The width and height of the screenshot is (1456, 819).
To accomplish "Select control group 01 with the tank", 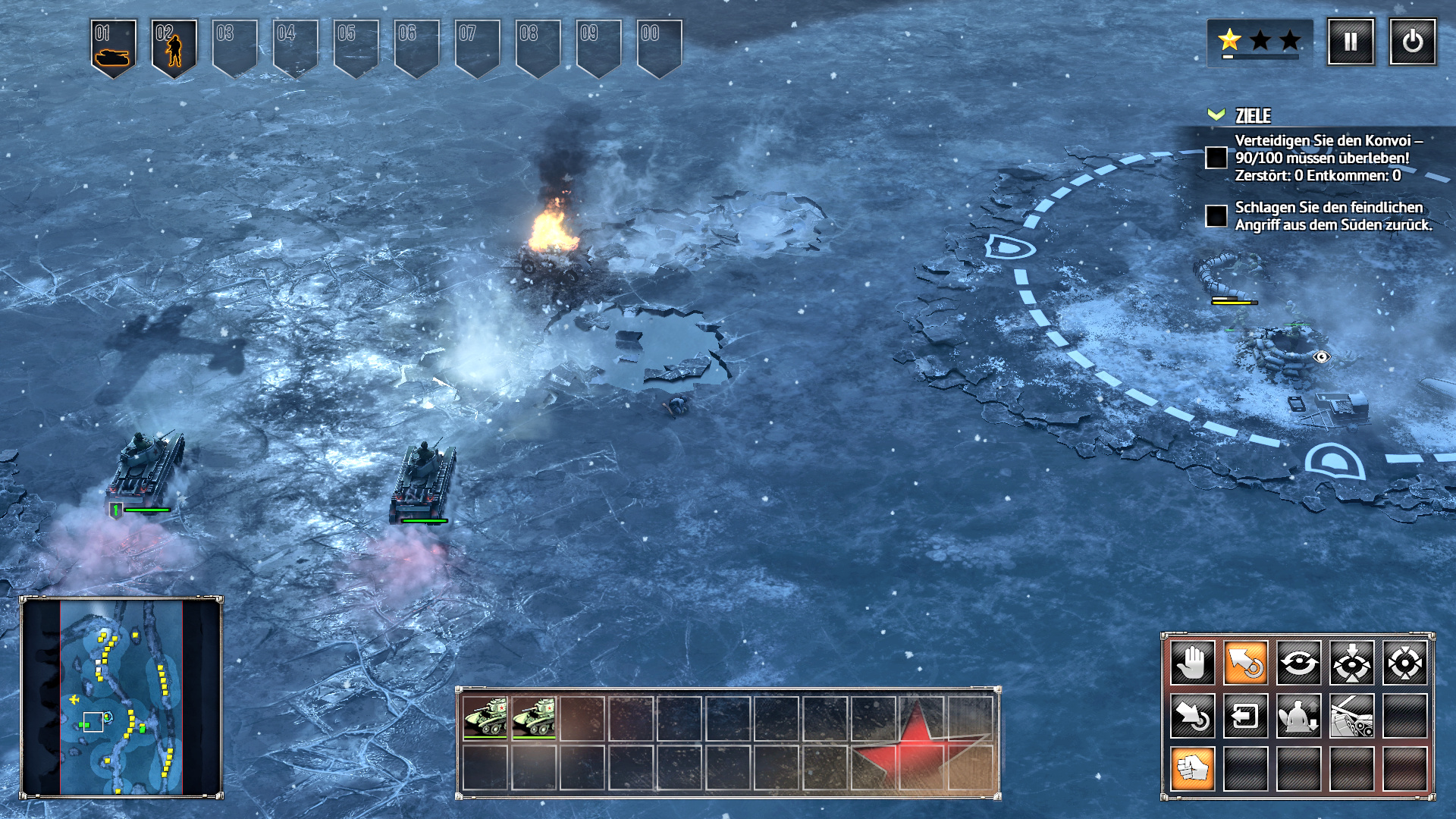I will pos(113,47).
